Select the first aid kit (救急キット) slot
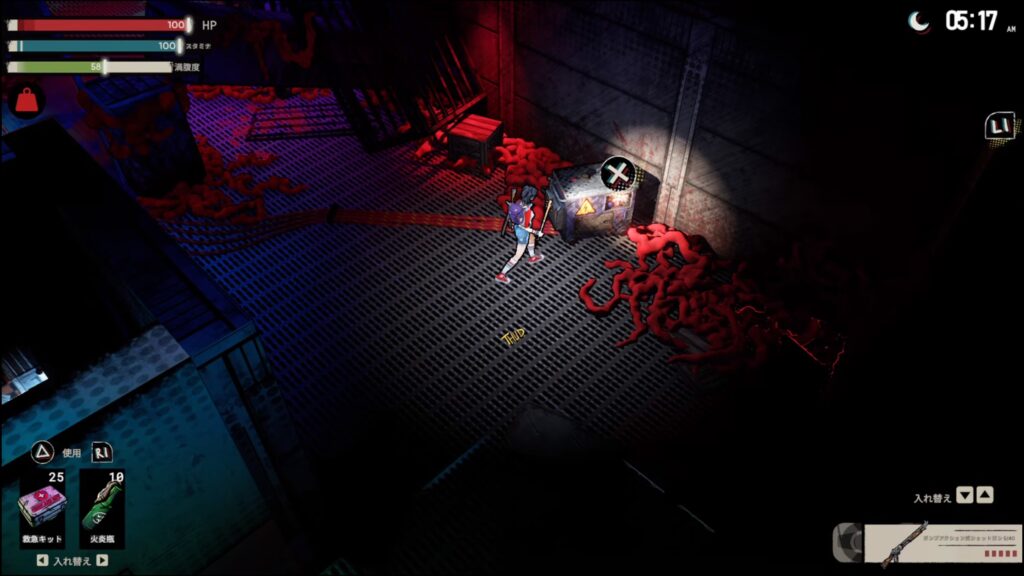Image resolution: width=1024 pixels, height=576 pixels. point(42,507)
